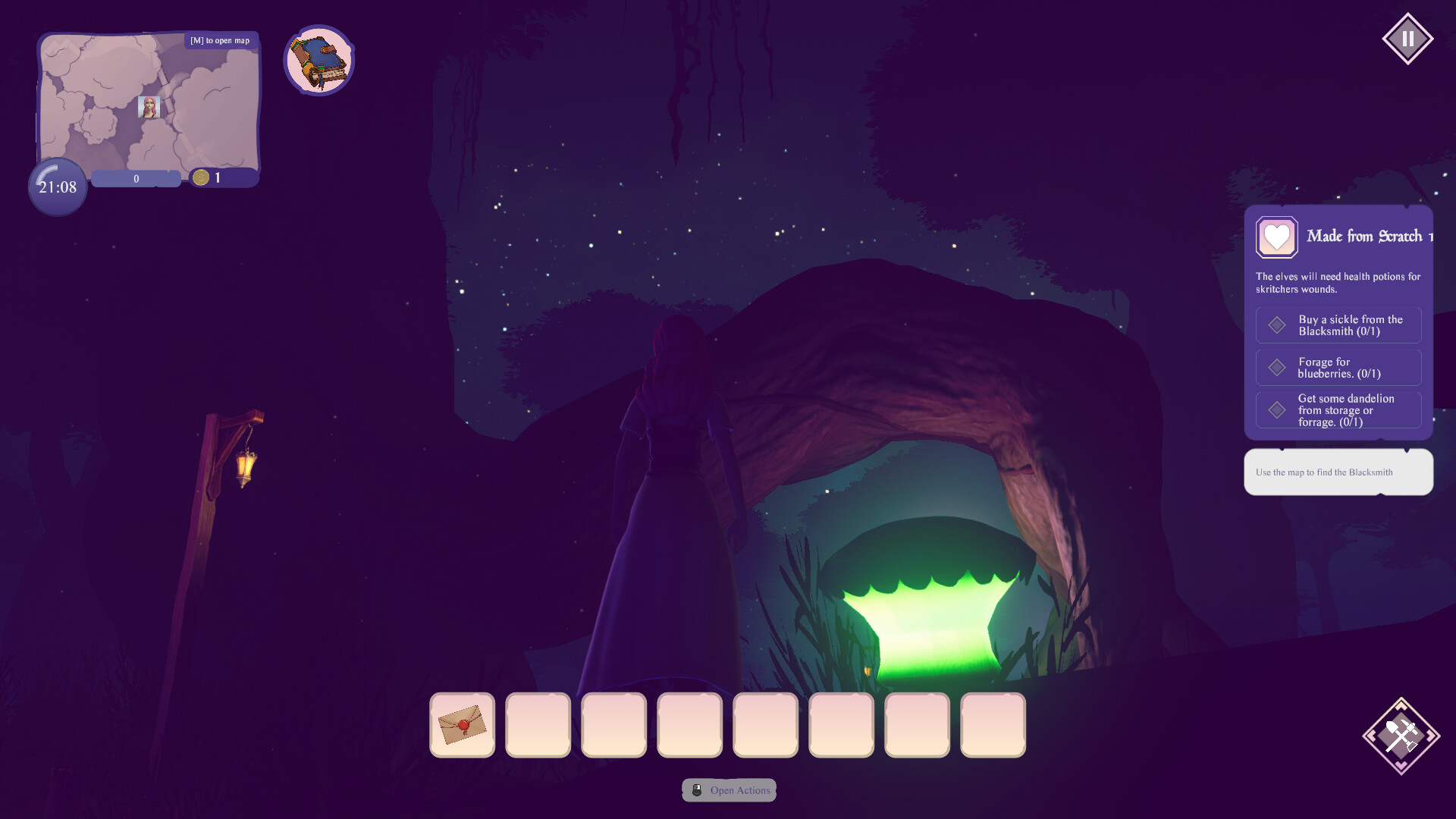Check off the Buy a sickle objective diamond
1456x819 pixels.
(1277, 325)
